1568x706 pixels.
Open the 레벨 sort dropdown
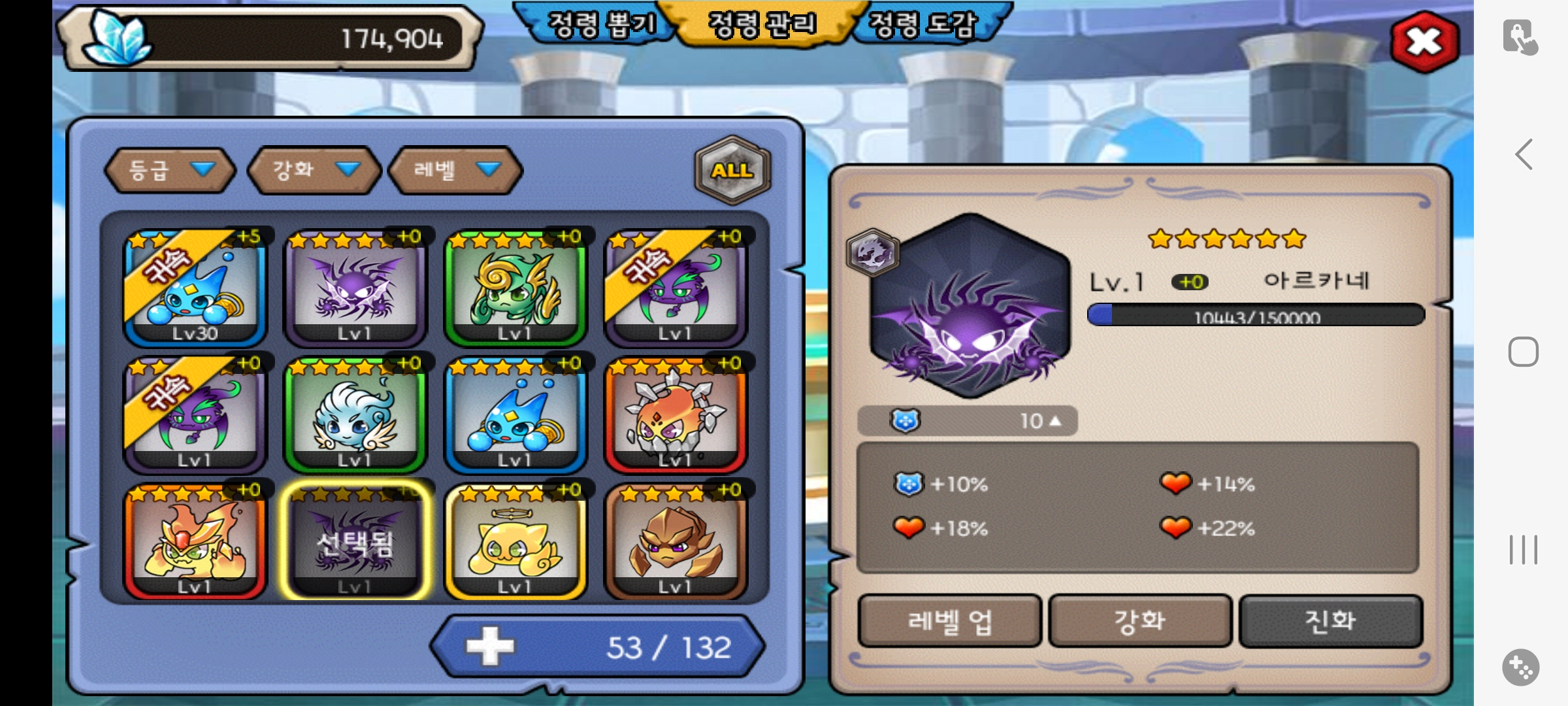coord(455,170)
